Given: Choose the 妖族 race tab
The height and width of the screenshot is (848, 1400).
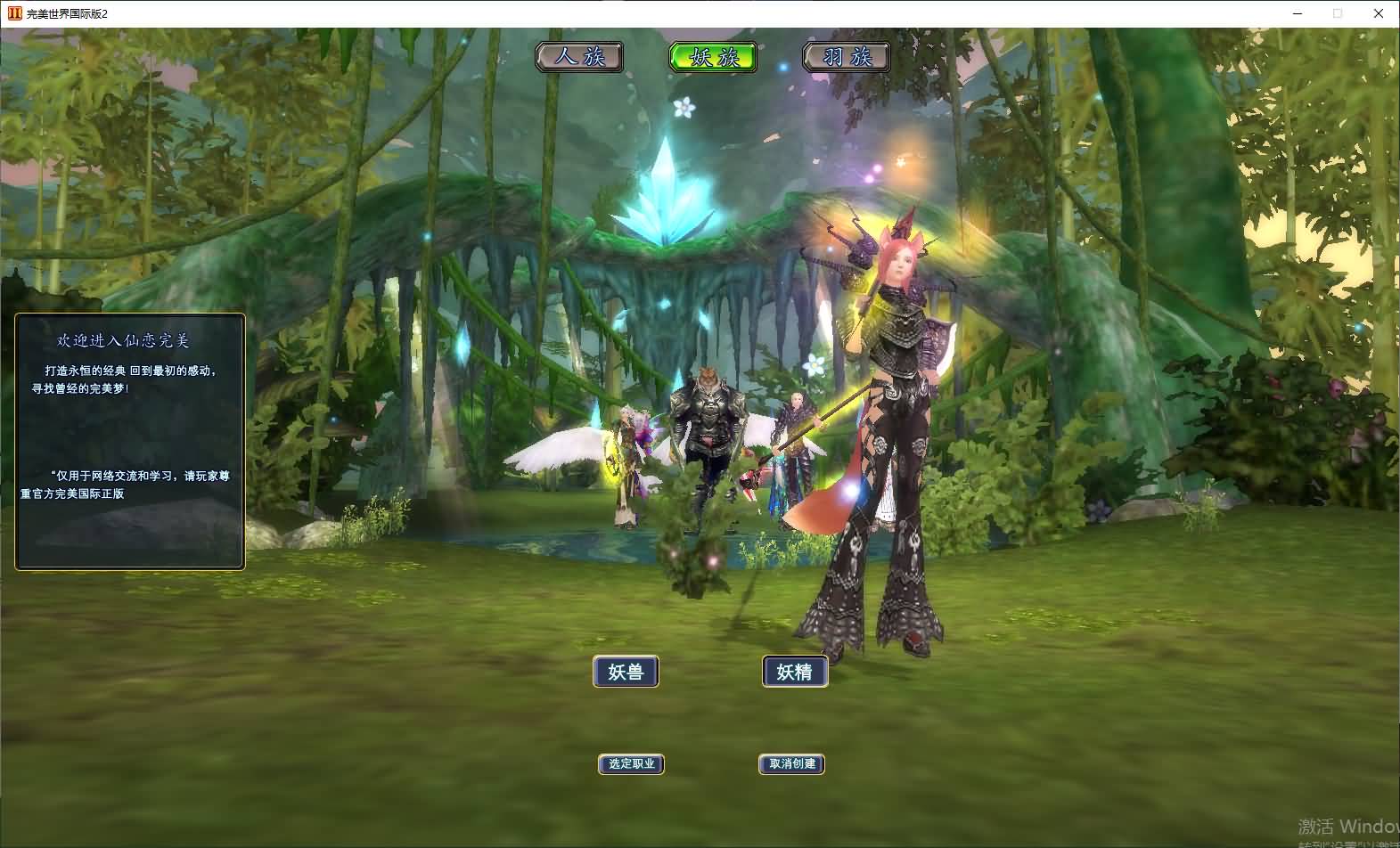Looking at the screenshot, I should coord(713,57).
